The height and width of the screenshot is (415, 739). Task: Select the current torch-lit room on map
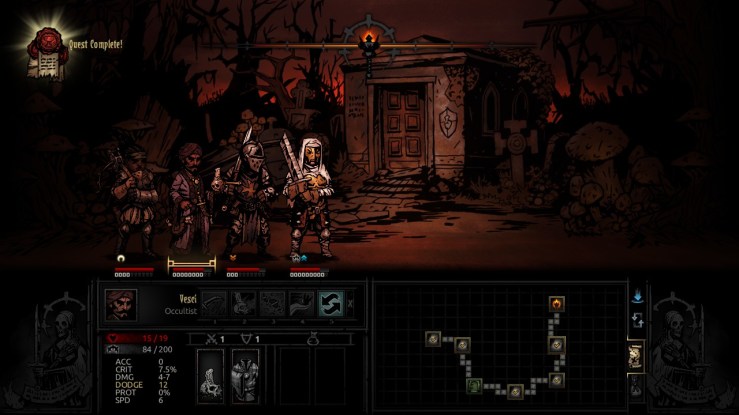click(556, 303)
